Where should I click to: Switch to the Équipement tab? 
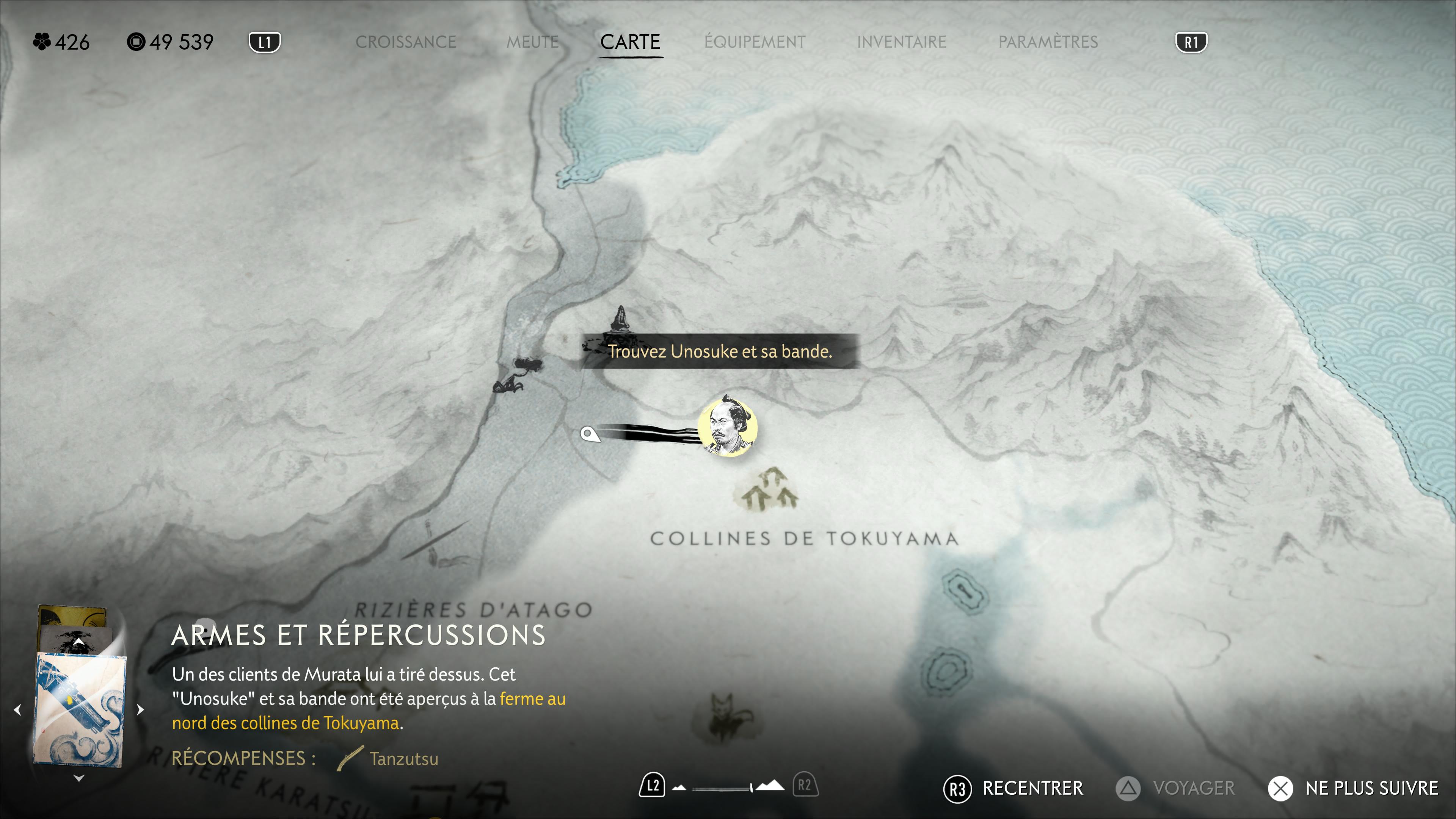click(755, 42)
